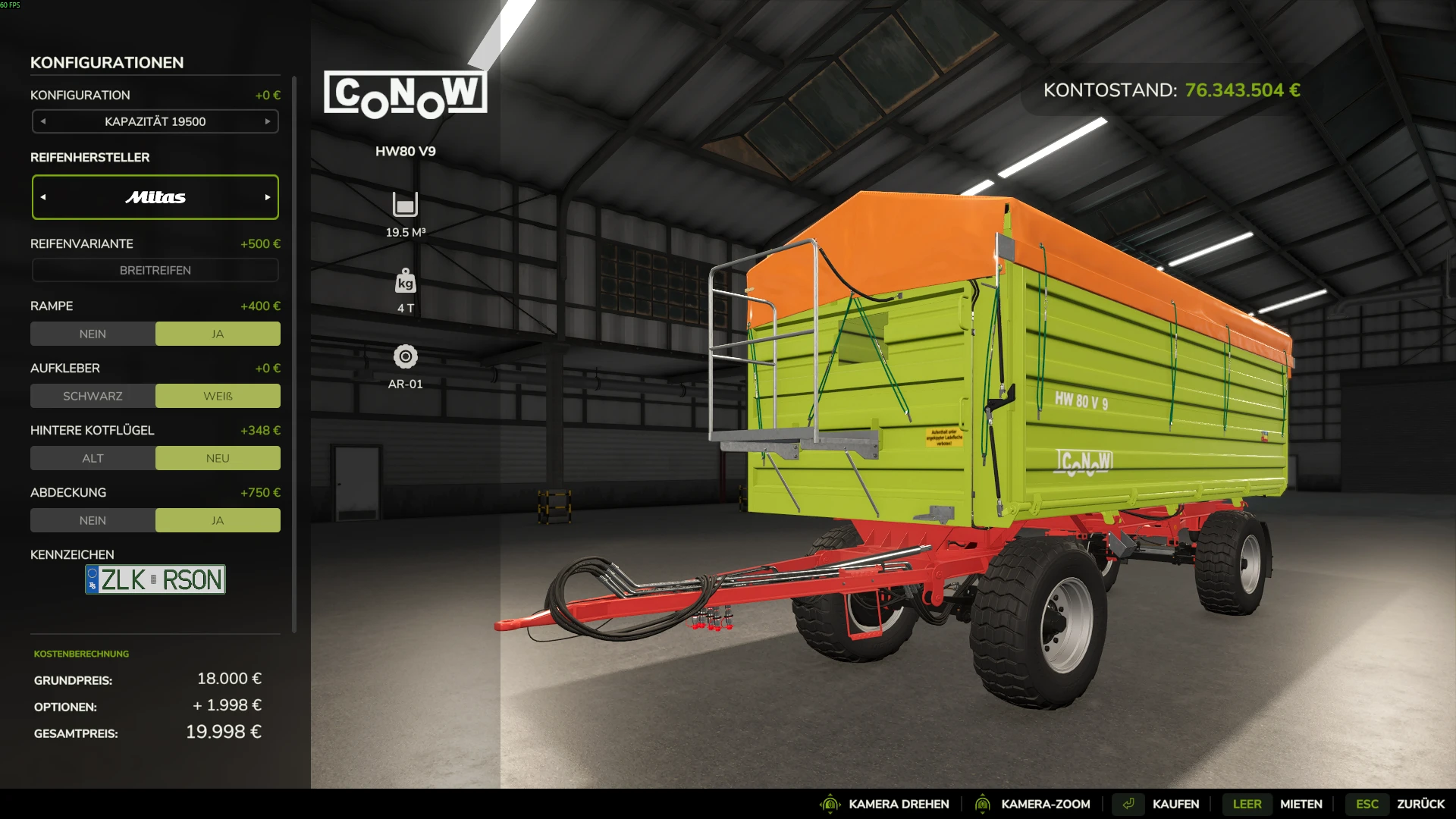Click the Kamera-Zoom controller icon
Image resolution: width=1456 pixels, height=819 pixels.
[x=984, y=803]
